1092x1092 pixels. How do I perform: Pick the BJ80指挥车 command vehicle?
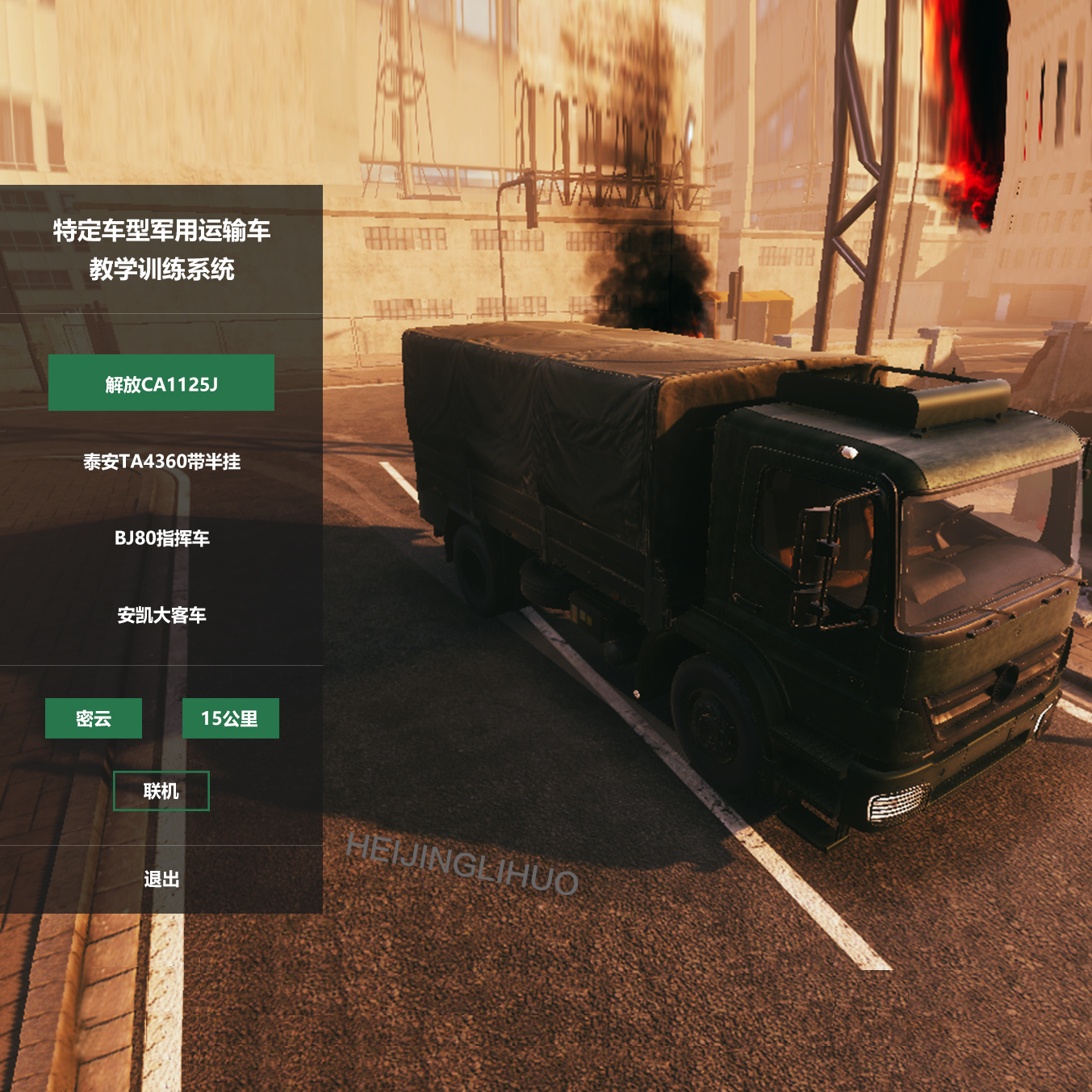(161, 538)
